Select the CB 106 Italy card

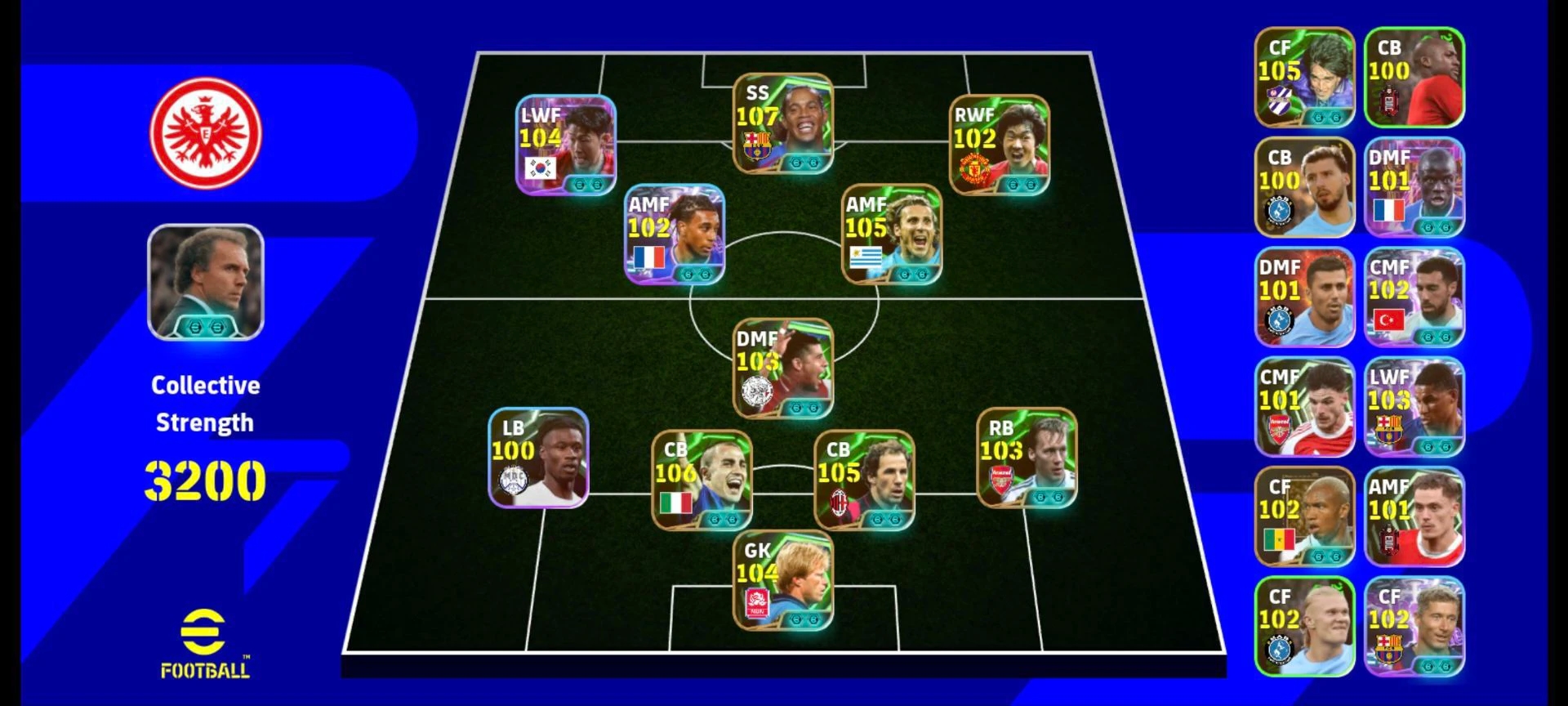(x=701, y=480)
